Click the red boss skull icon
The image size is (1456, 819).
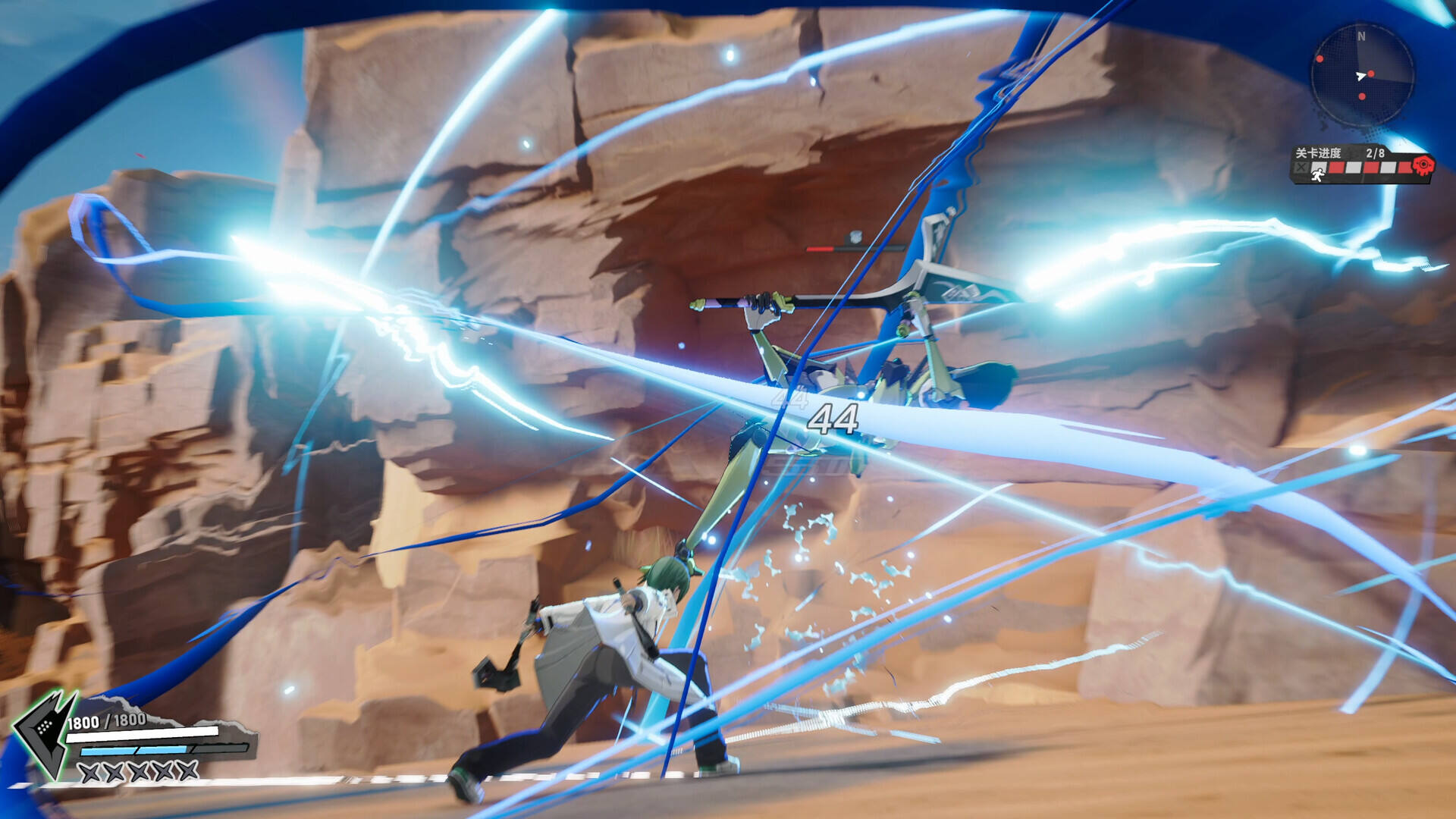pyautogui.click(x=1423, y=165)
